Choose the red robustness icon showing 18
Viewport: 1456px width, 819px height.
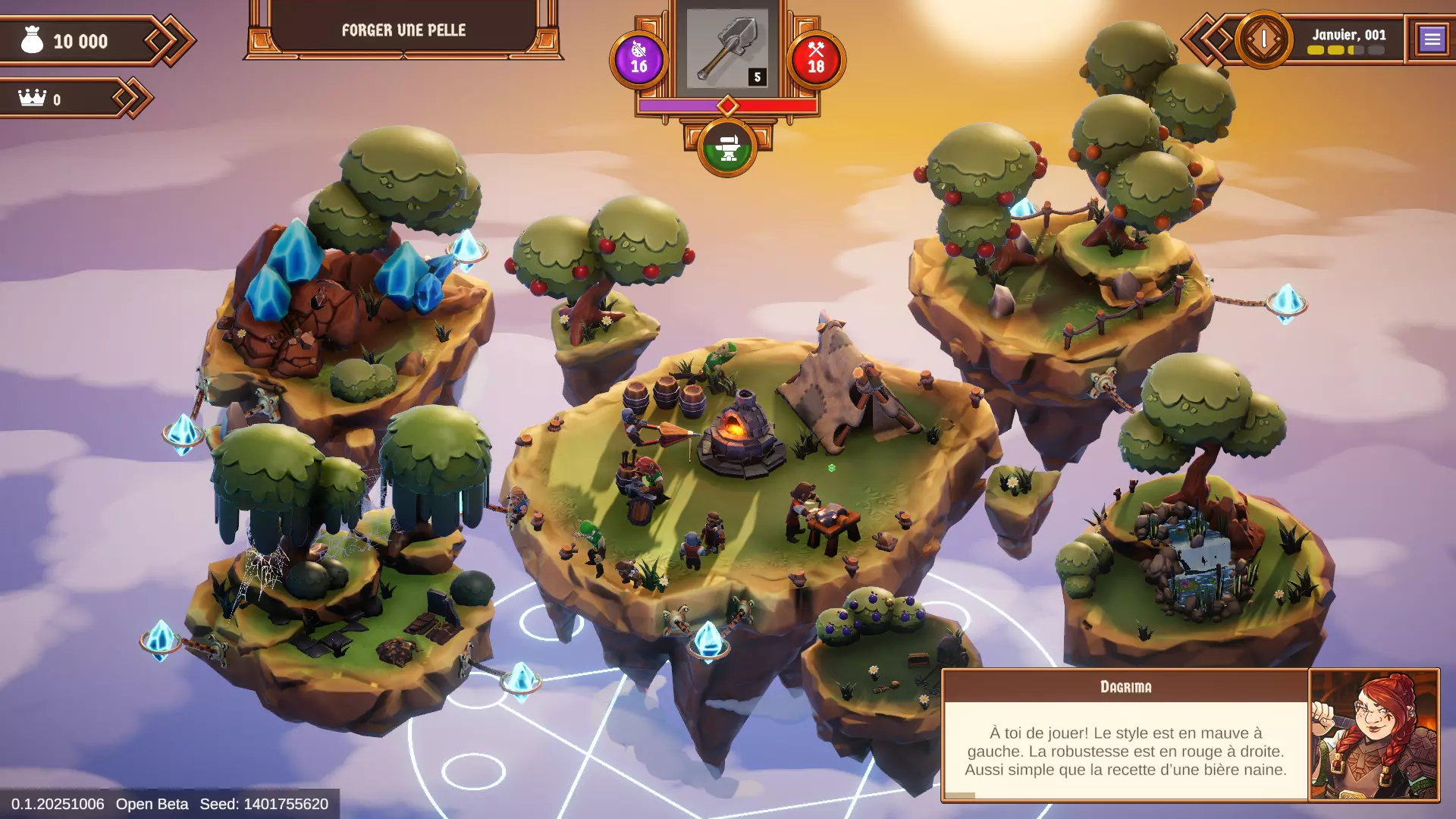pos(816,59)
